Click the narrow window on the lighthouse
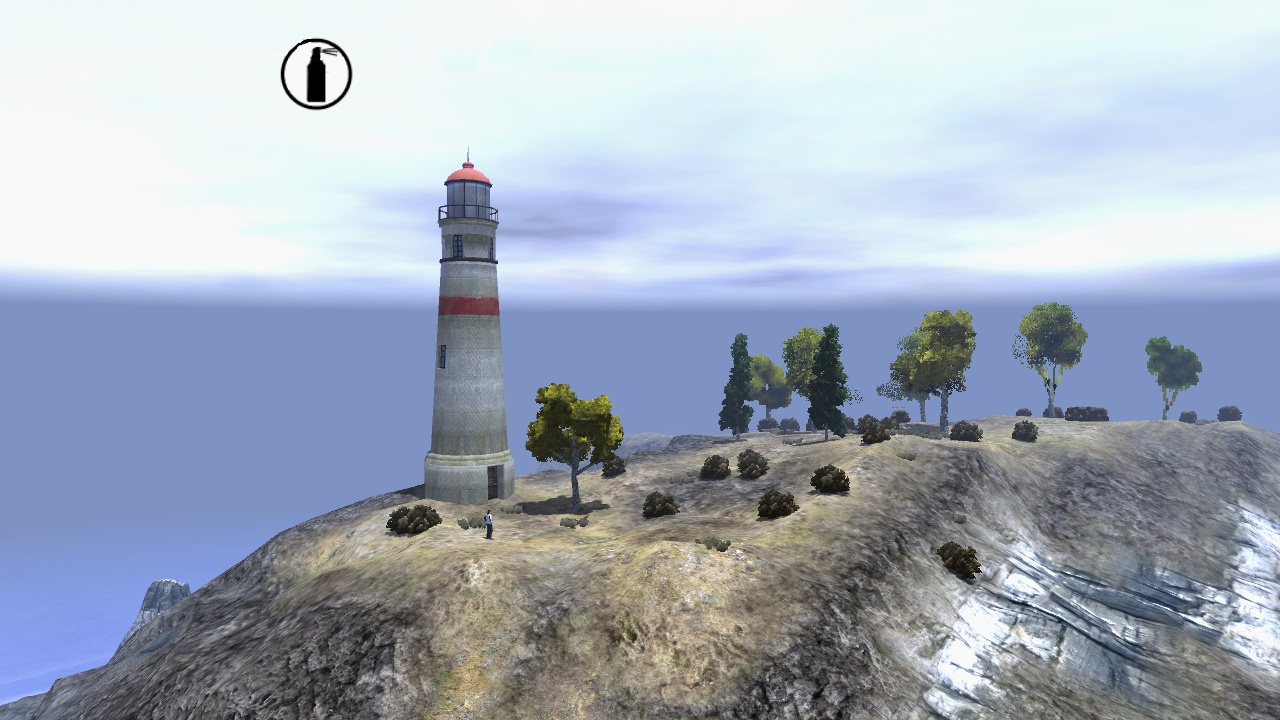 click(x=441, y=355)
